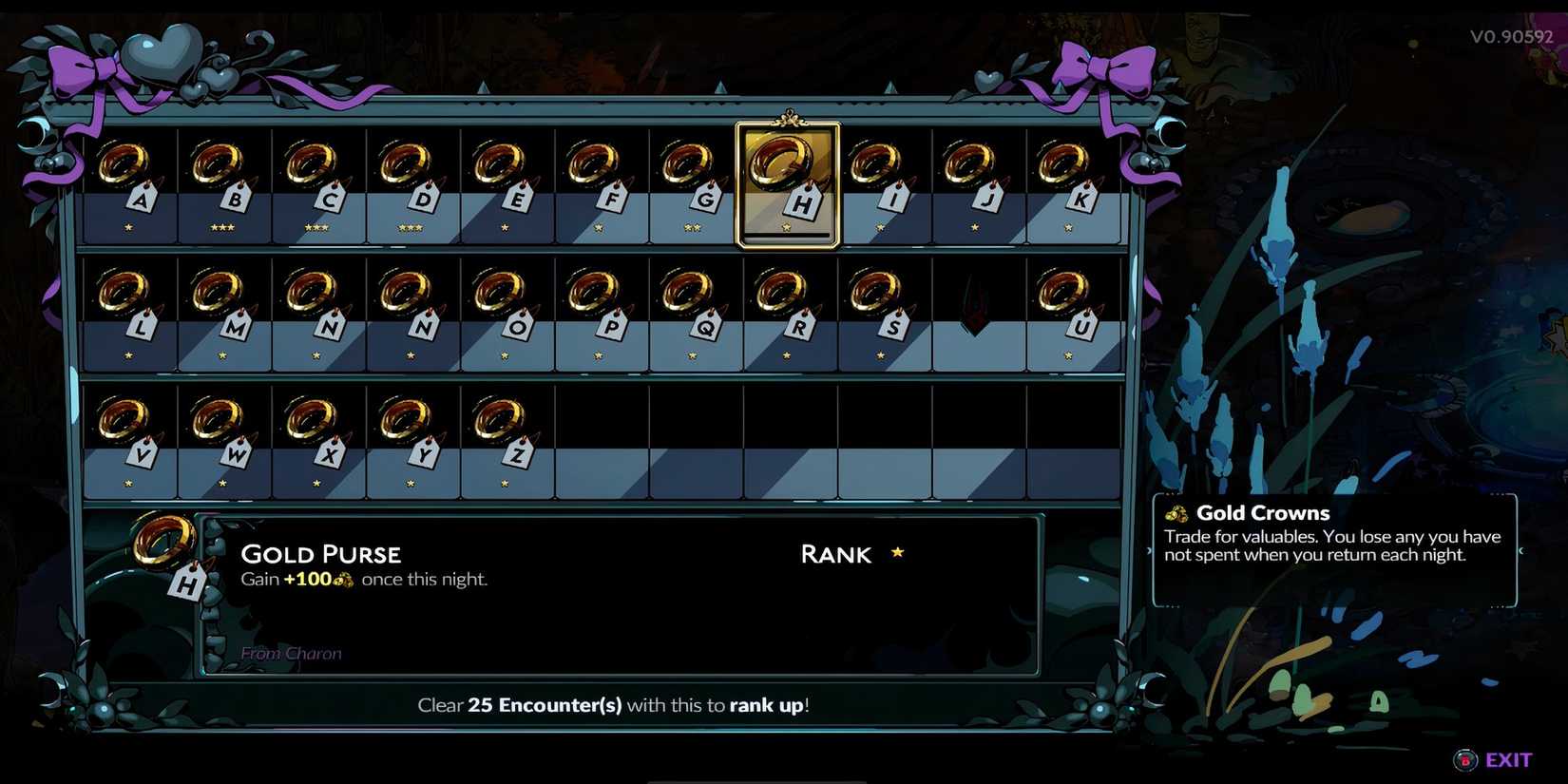This screenshot has height=784, width=1568.
Task: Click the rank star next to Rank
Action: [897, 552]
